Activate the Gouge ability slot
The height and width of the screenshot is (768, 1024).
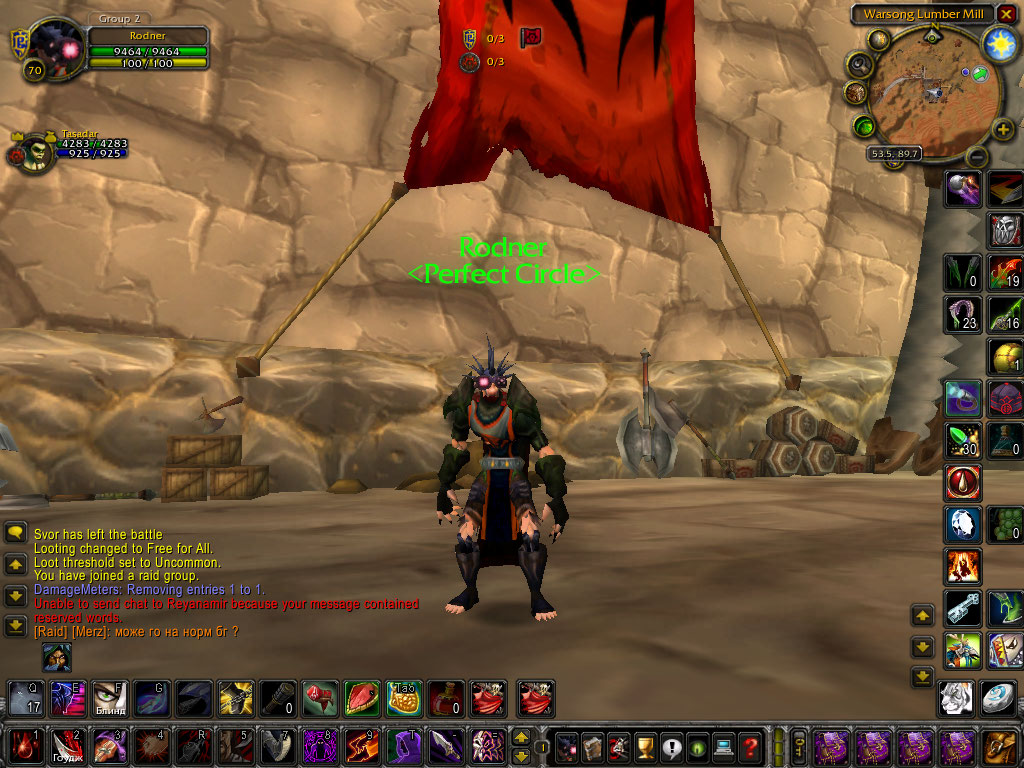click(x=67, y=747)
